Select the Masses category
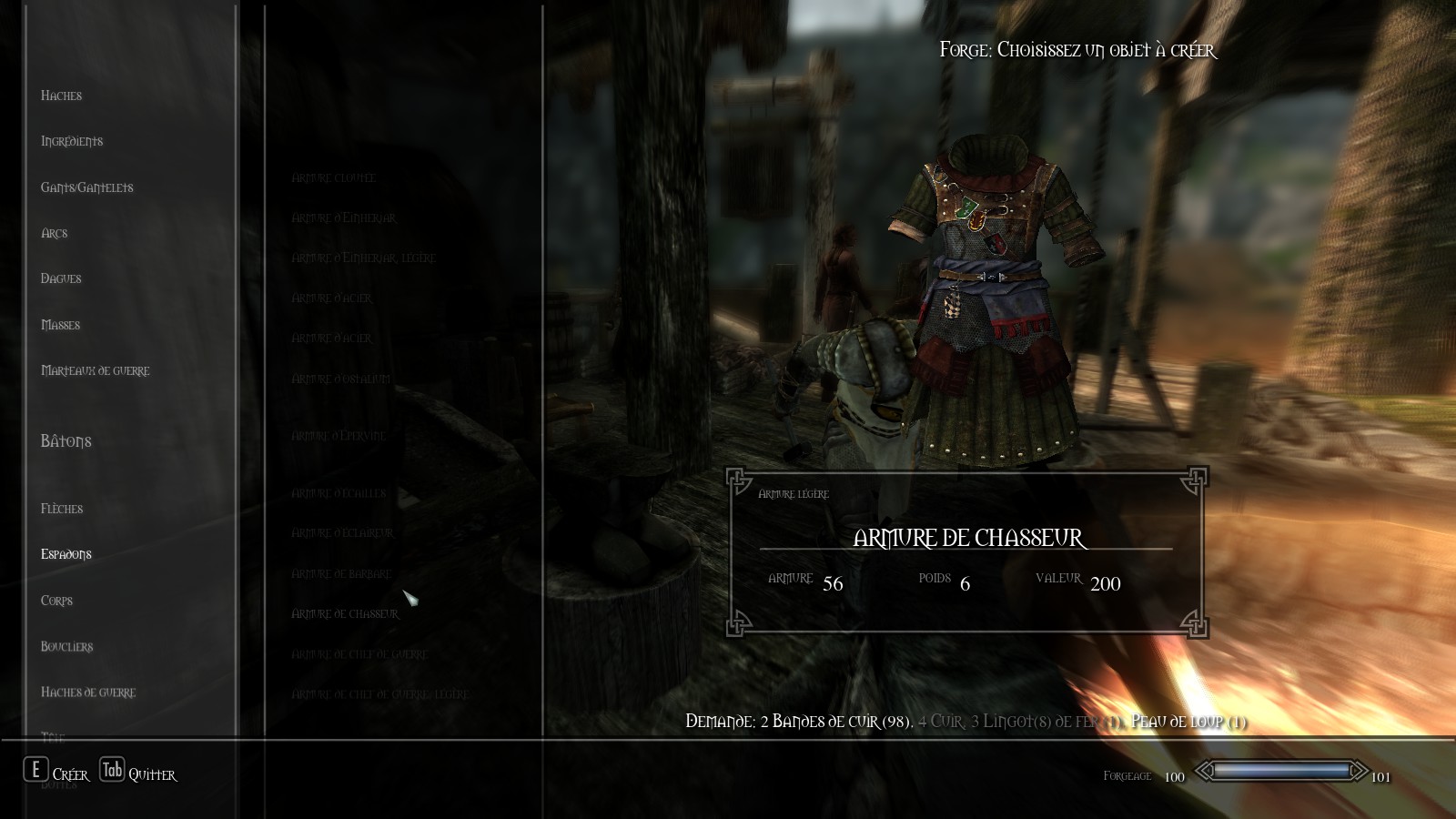 pos(61,325)
